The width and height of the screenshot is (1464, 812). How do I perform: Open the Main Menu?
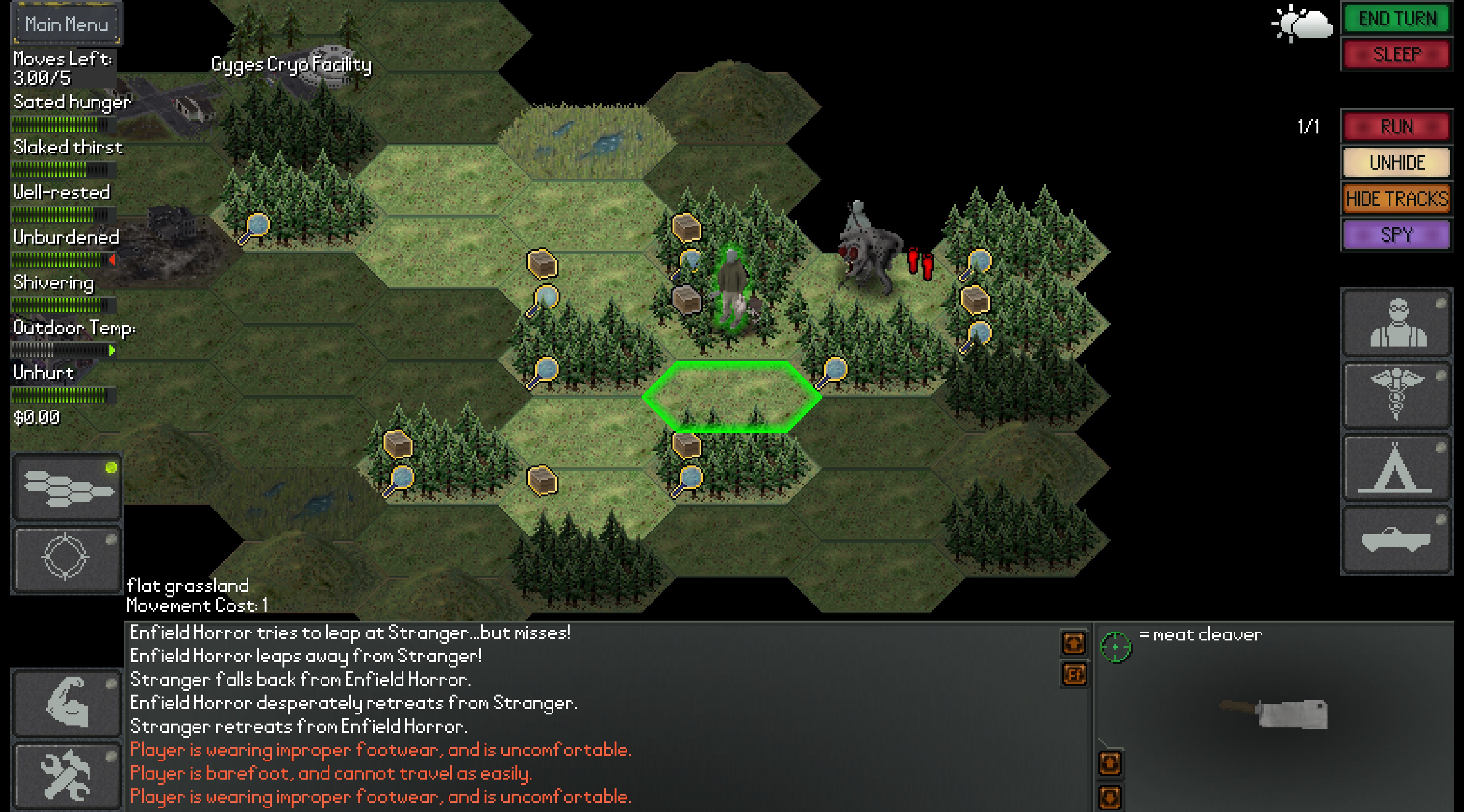pos(66,24)
